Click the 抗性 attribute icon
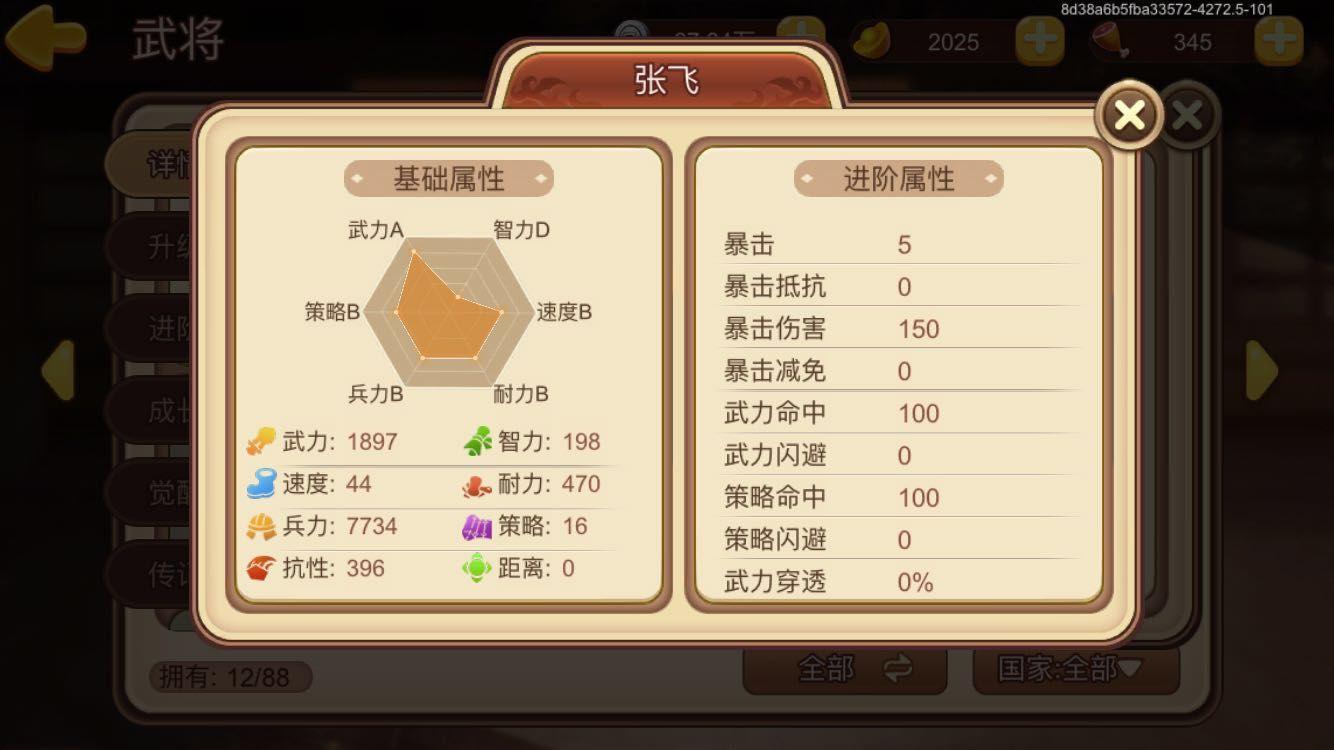Viewport: 1334px width, 750px height. (258, 568)
